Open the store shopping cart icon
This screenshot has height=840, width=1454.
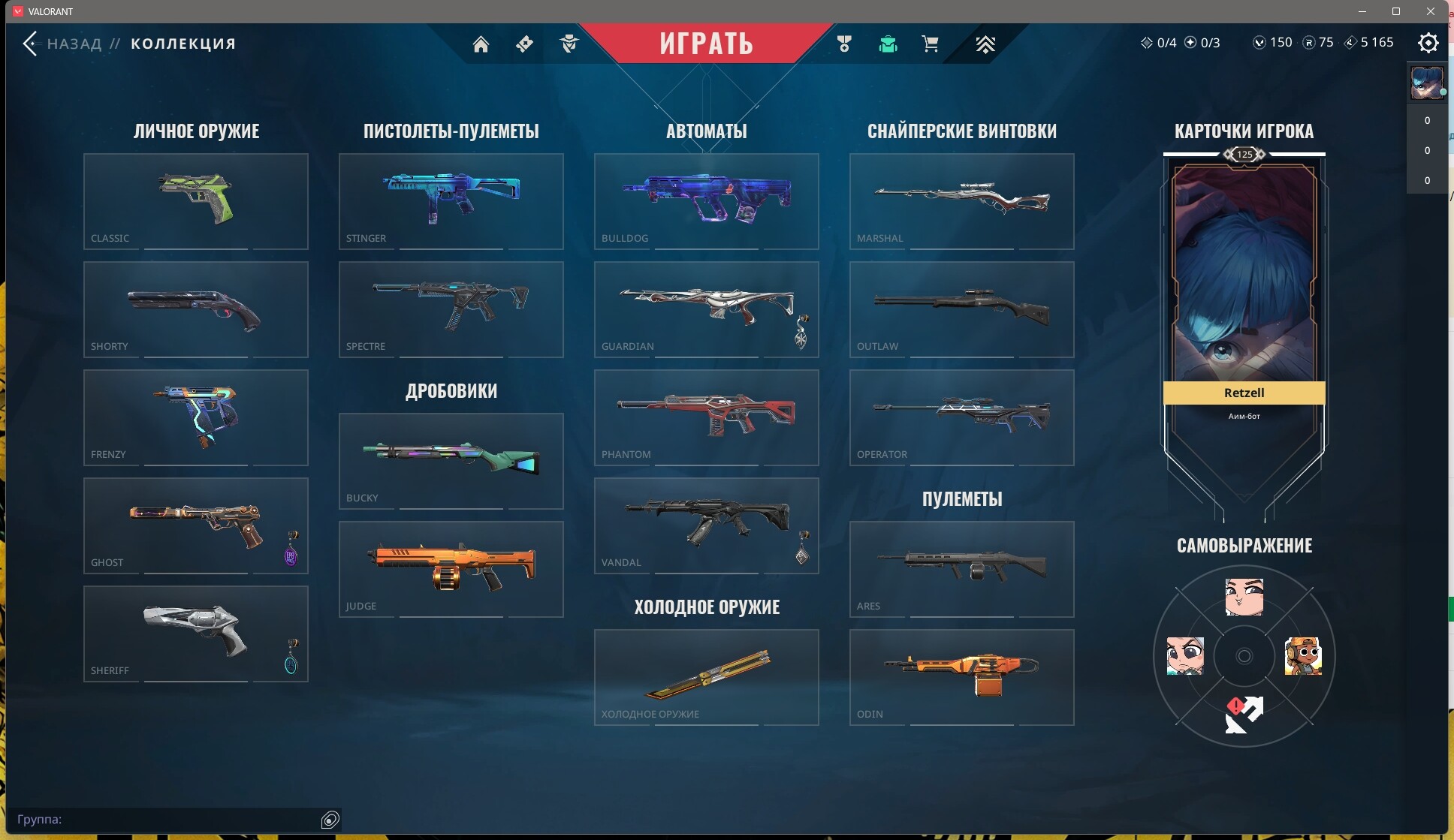click(930, 44)
